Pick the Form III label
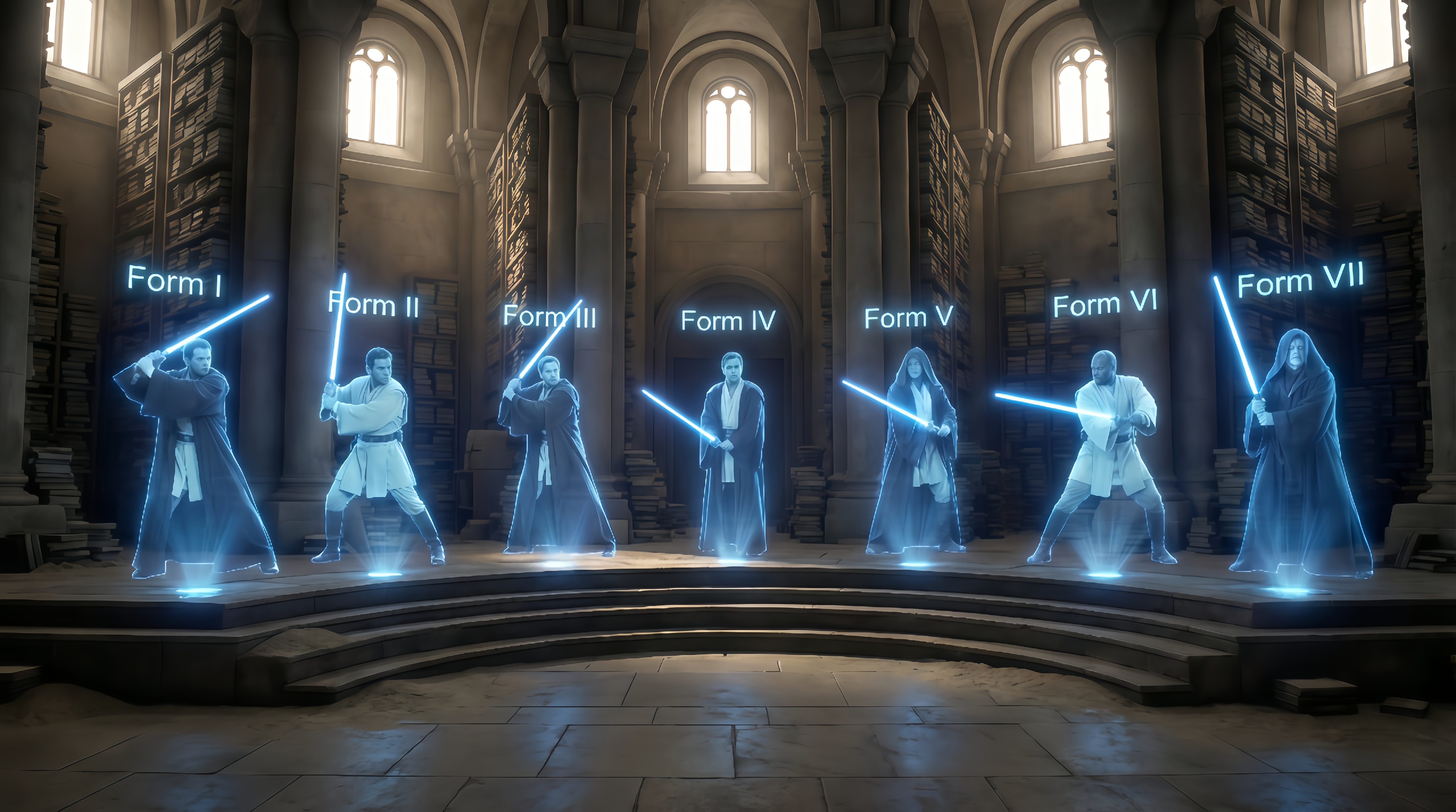Image resolution: width=1456 pixels, height=812 pixels. 549,316
